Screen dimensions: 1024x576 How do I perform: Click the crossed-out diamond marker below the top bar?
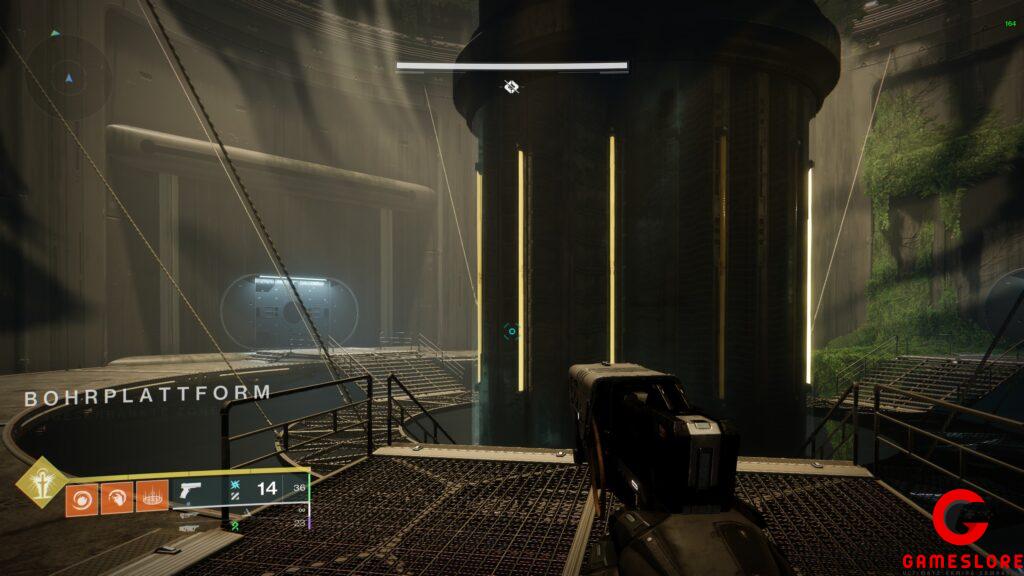[511, 87]
